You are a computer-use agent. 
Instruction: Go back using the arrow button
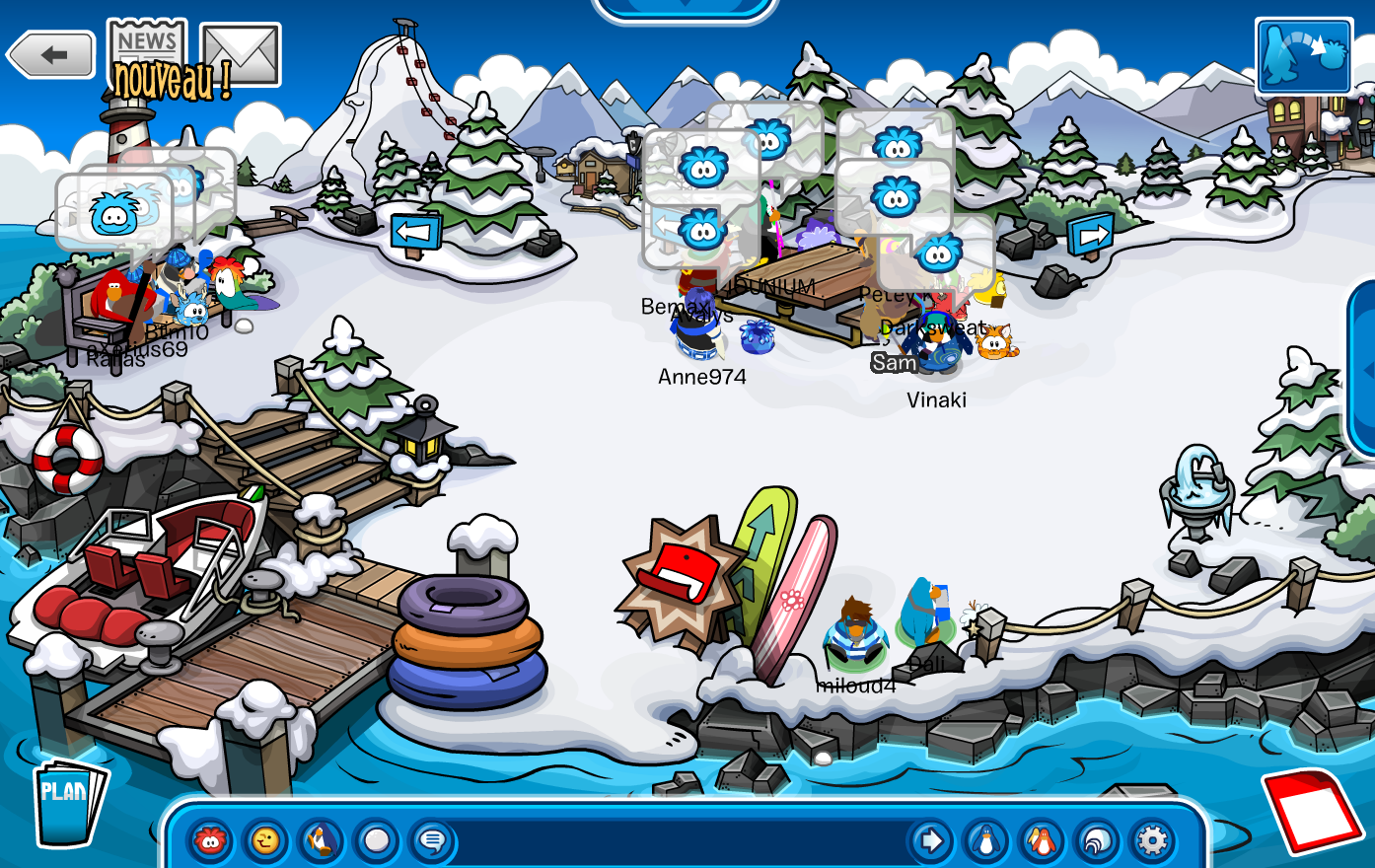[x=52, y=55]
